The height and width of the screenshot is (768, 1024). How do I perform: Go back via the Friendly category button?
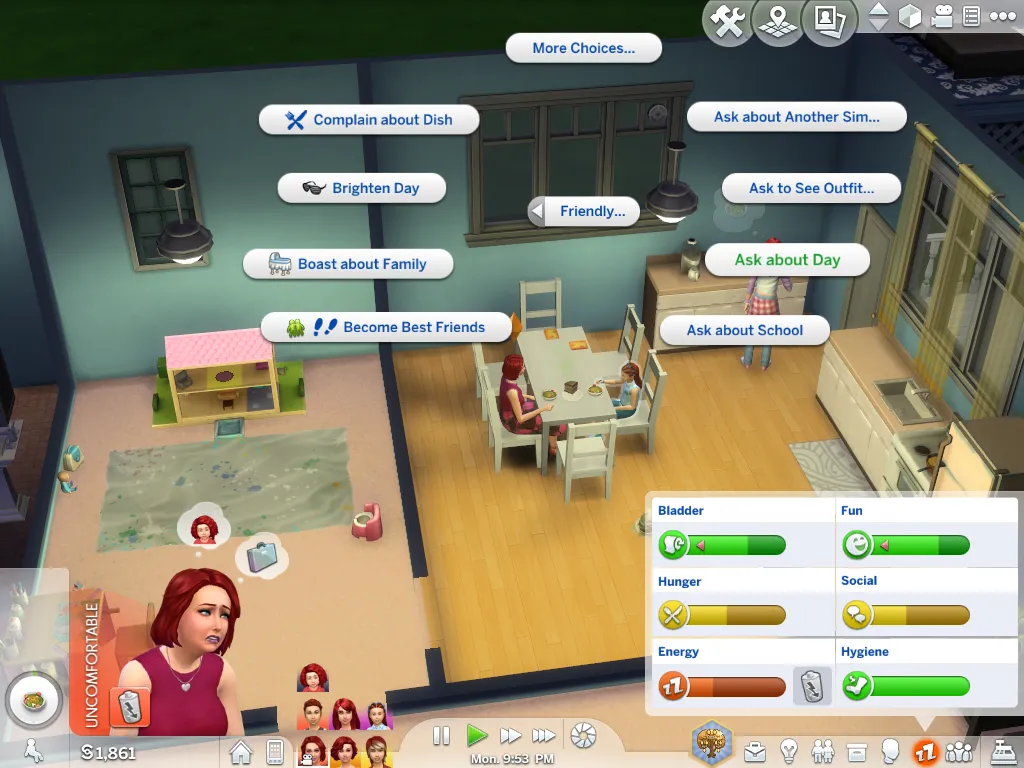coord(584,211)
